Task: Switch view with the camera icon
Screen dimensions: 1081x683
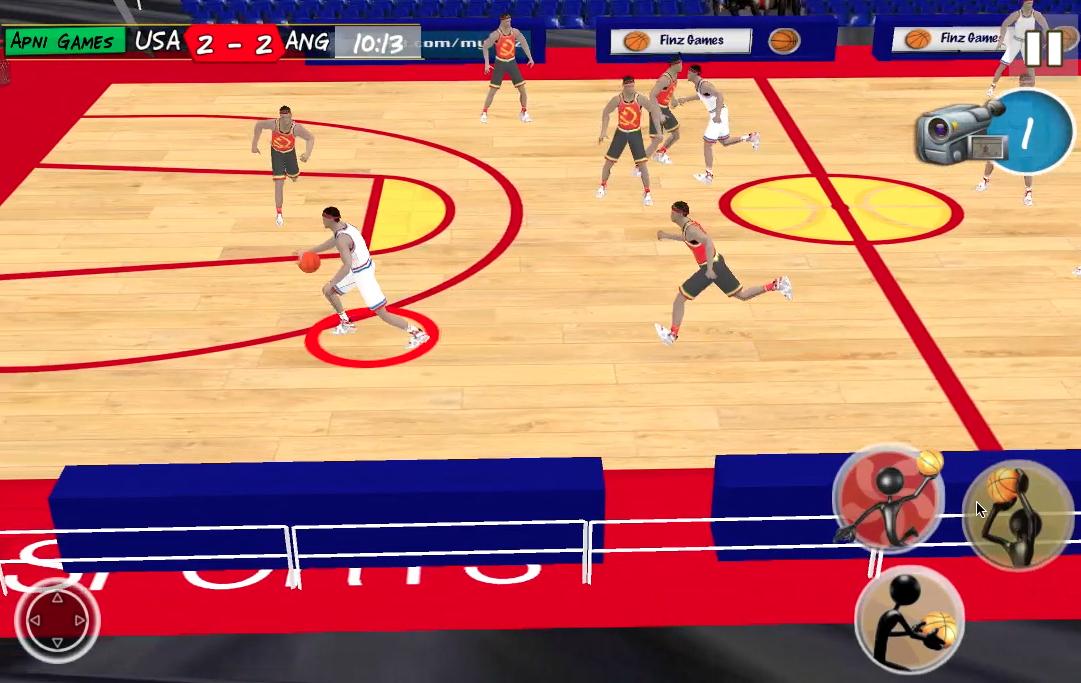Action: [958, 133]
